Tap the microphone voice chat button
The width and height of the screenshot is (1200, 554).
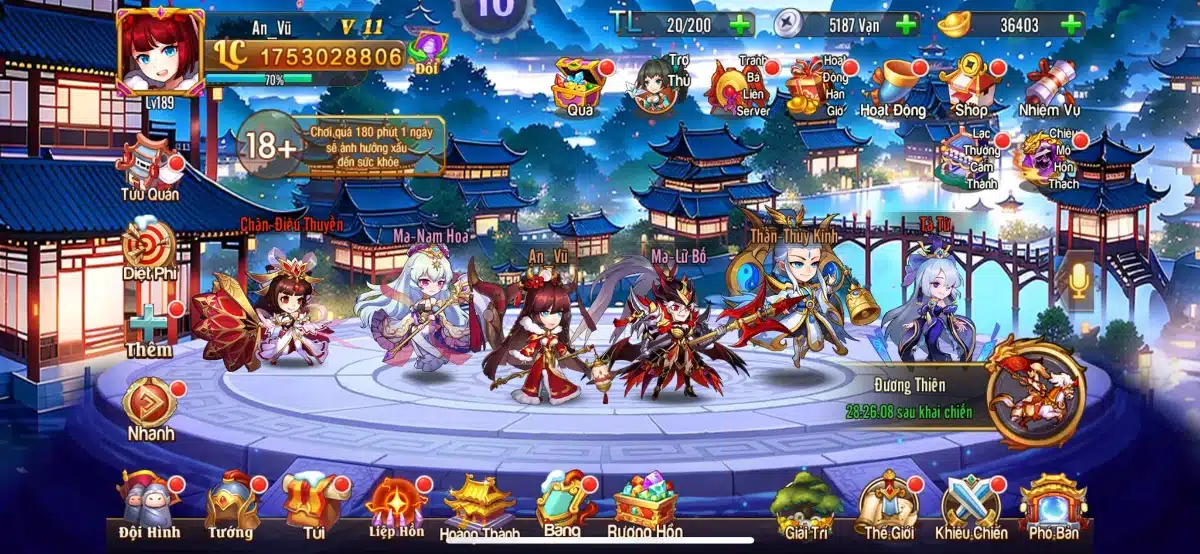tap(1080, 279)
